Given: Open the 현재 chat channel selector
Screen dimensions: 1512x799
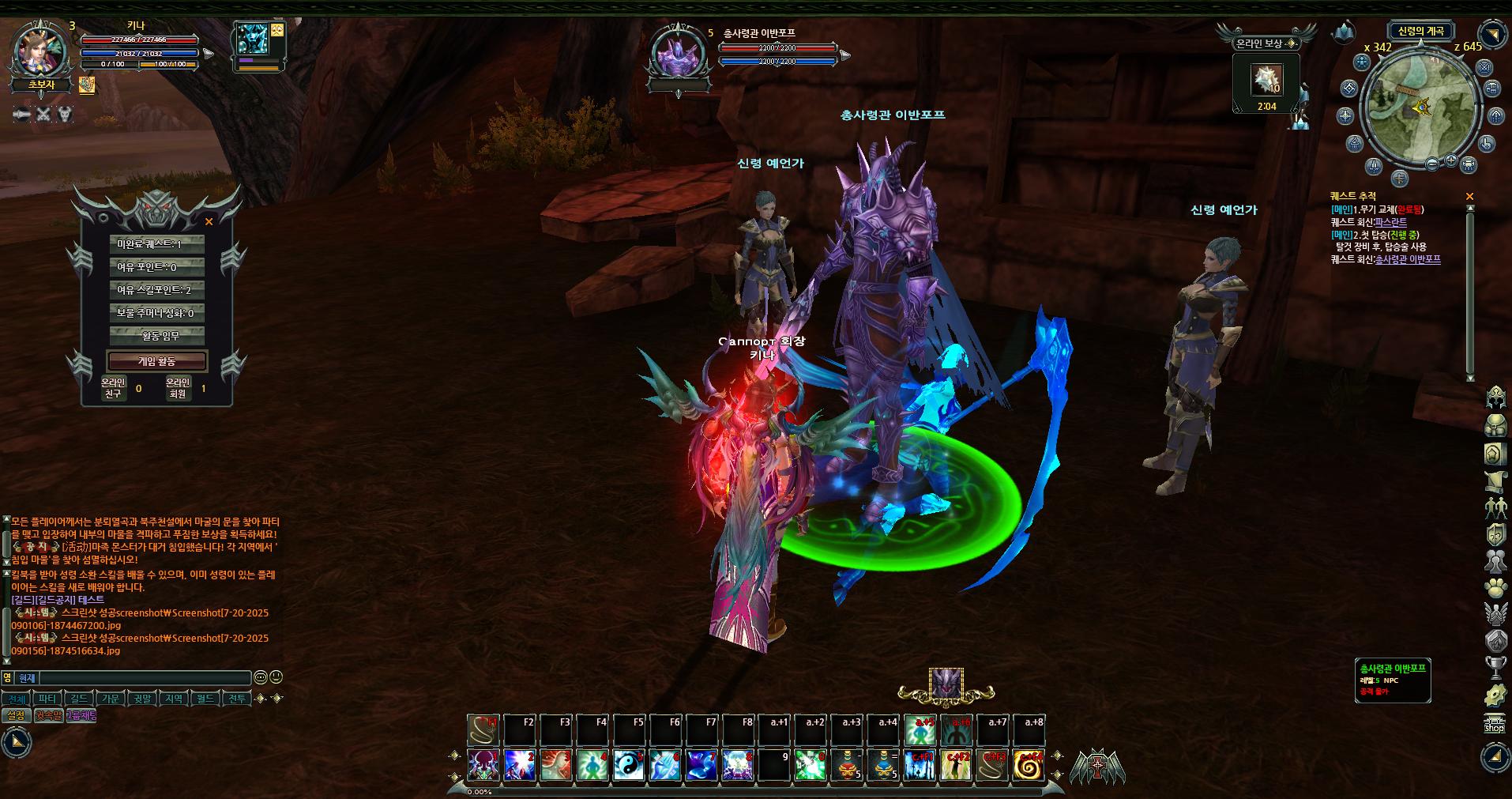Looking at the screenshot, I should coord(27,678).
